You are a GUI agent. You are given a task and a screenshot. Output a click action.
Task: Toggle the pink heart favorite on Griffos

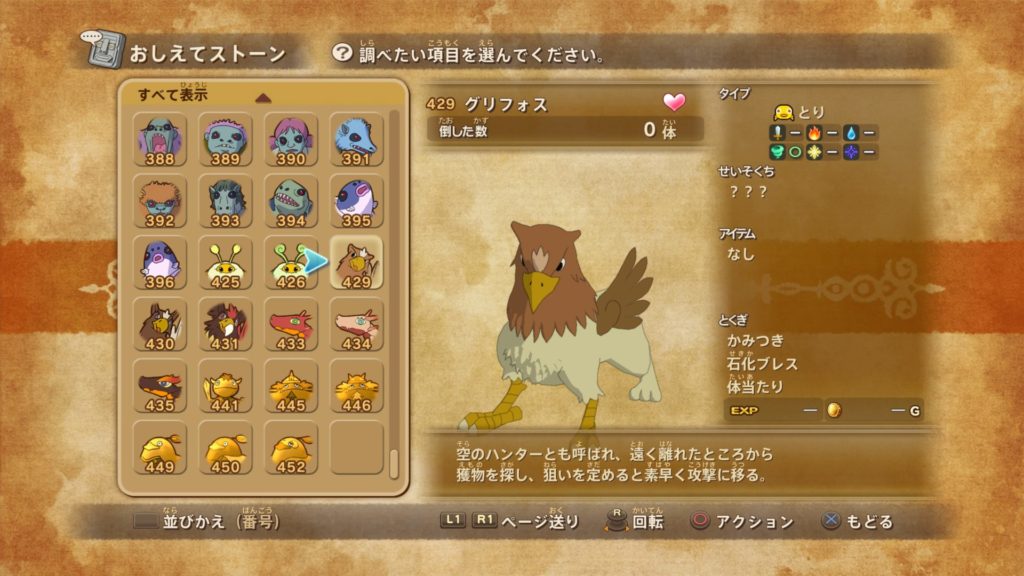pyautogui.click(x=675, y=102)
